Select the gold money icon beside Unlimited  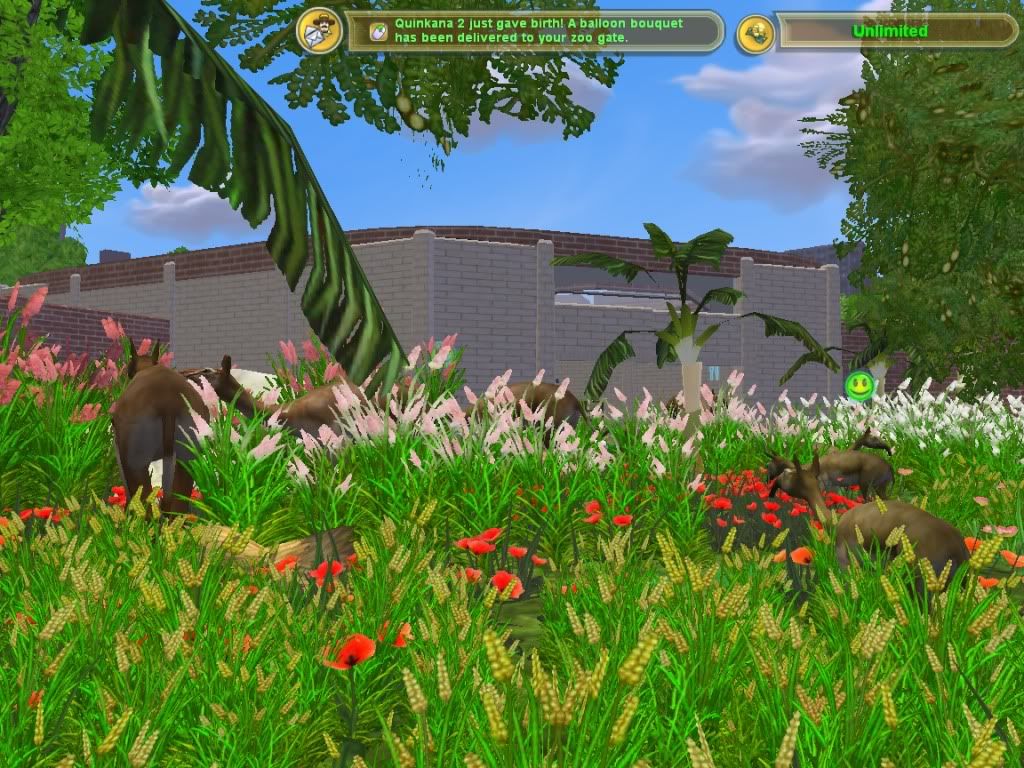(756, 33)
